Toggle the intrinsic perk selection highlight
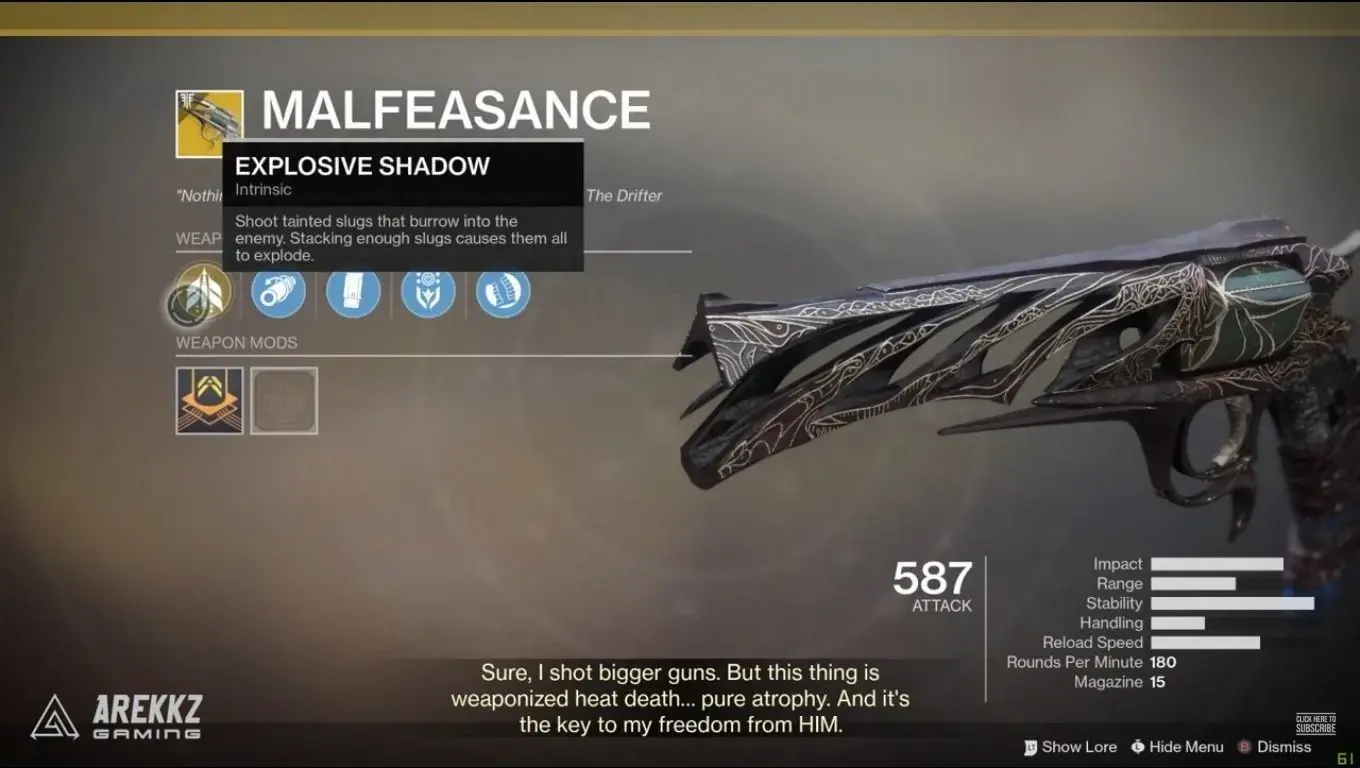This screenshot has height=768, width=1360. [x=201, y=292]
